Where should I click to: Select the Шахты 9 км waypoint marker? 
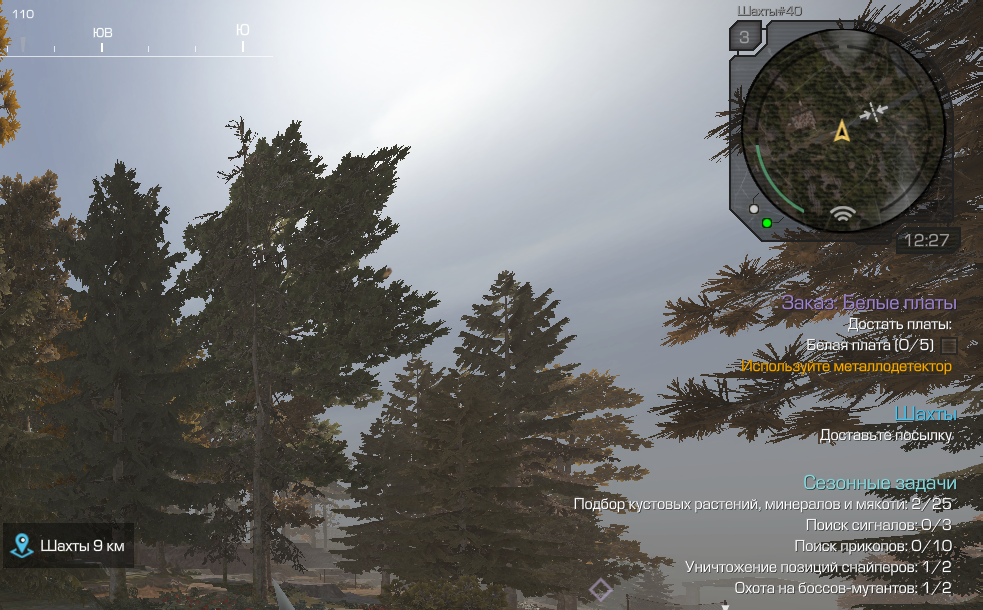tap(68, 546)
